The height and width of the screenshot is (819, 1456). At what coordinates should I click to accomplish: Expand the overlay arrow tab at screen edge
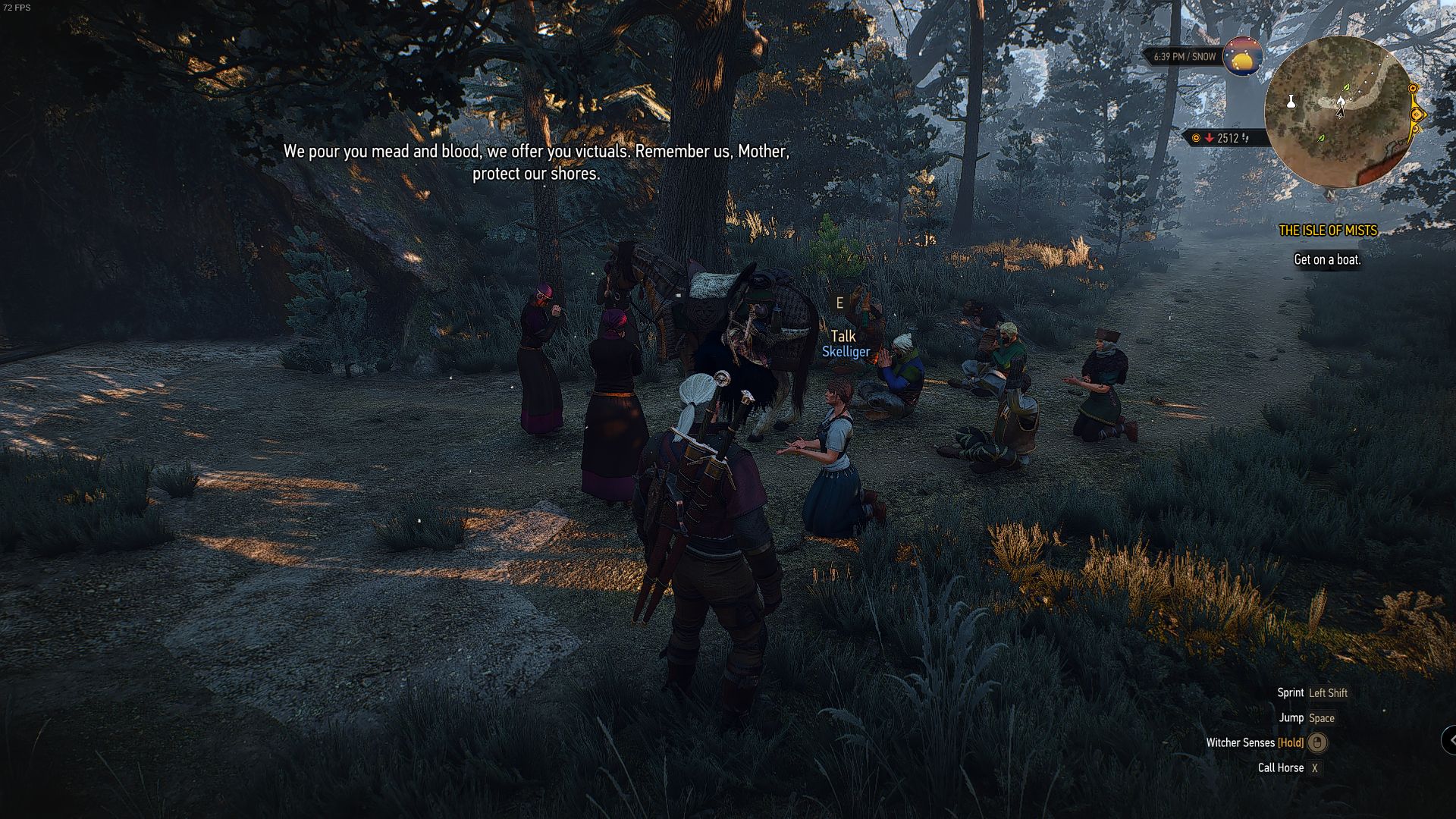[x=1449, y=739]
